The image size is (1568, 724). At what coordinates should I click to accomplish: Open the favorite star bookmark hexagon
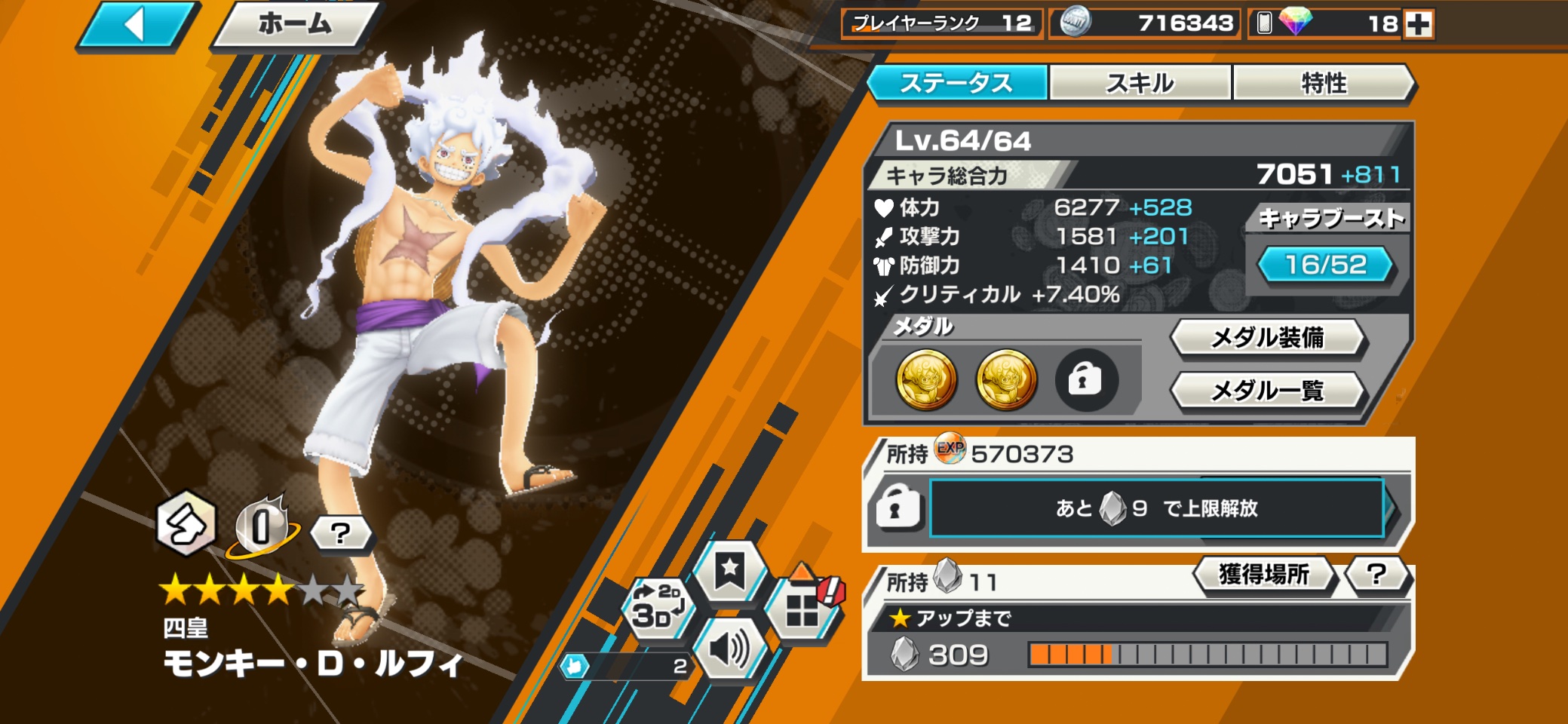[x=729, y=571]
